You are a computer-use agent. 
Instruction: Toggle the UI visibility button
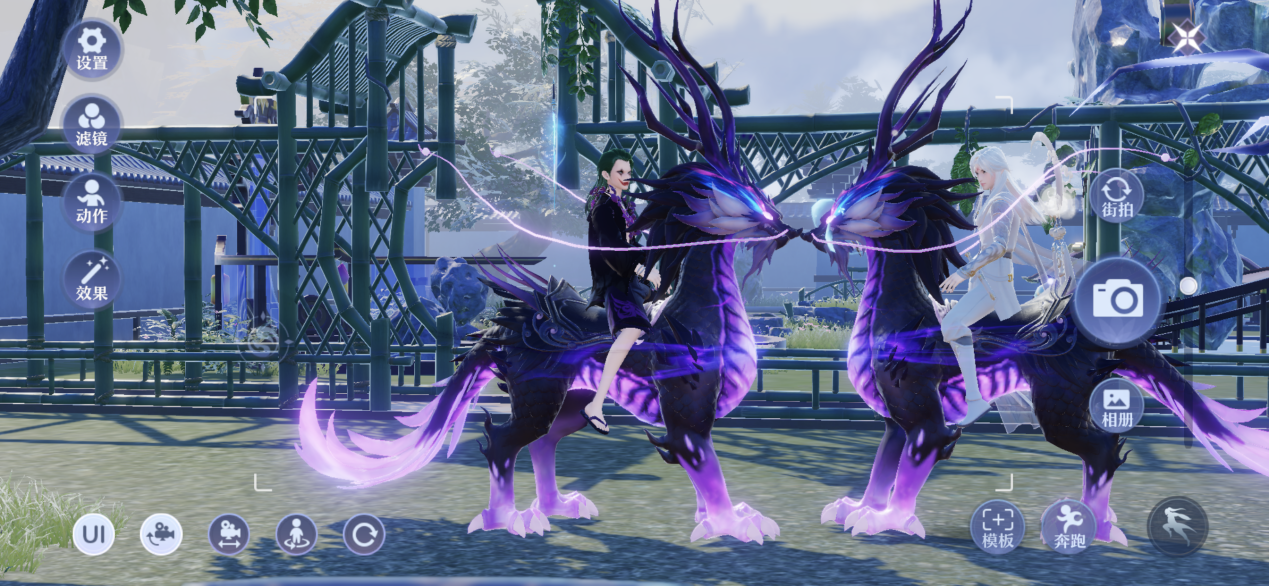click(x=93, y=535)
